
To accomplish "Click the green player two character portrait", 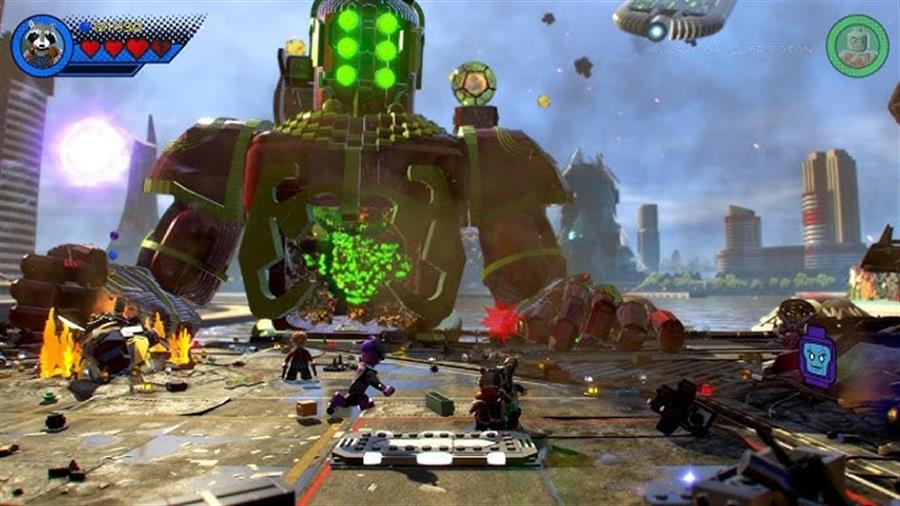I will tap(857, 45).
